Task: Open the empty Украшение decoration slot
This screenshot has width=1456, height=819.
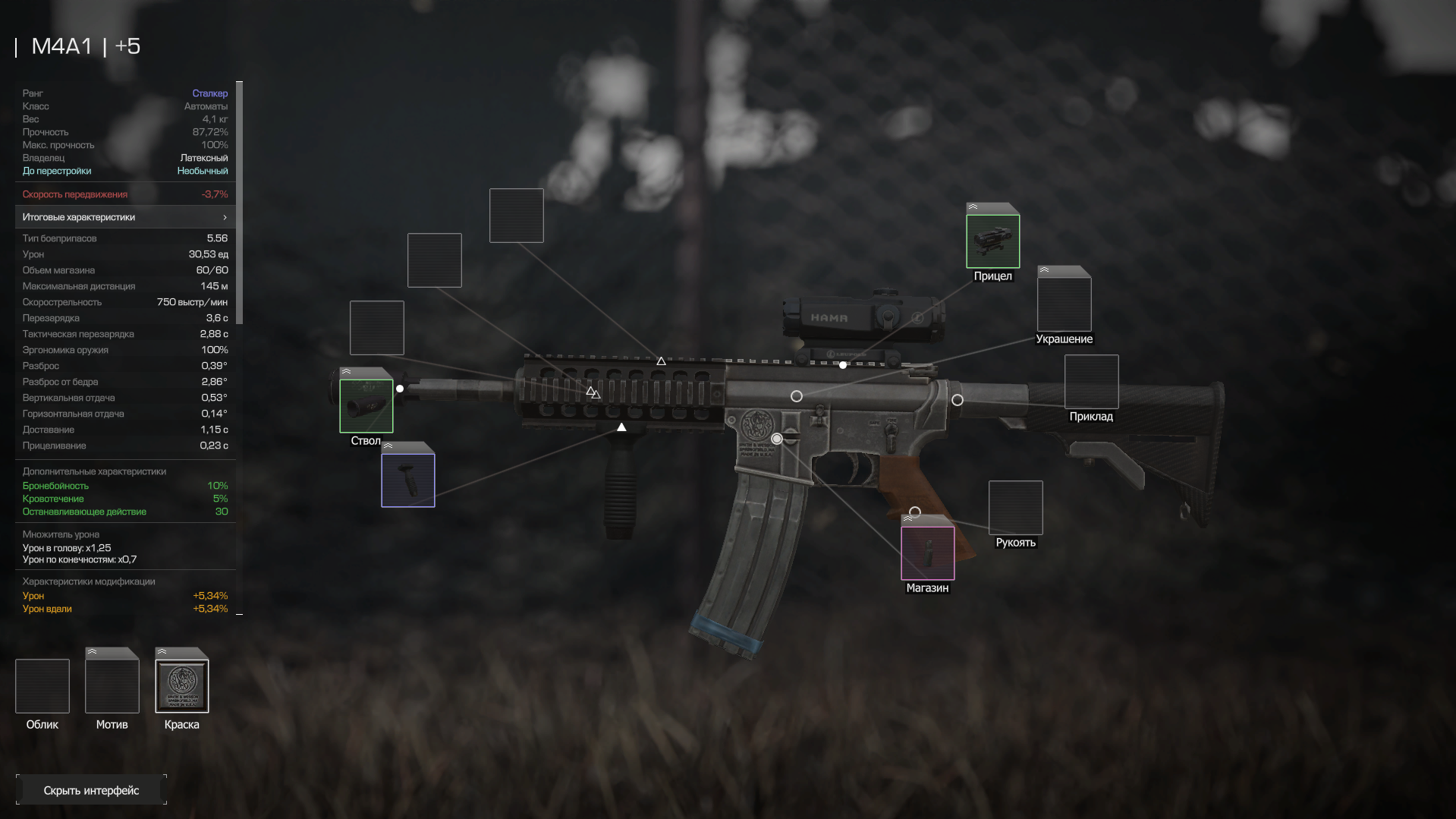Action: coord(1064,304)
